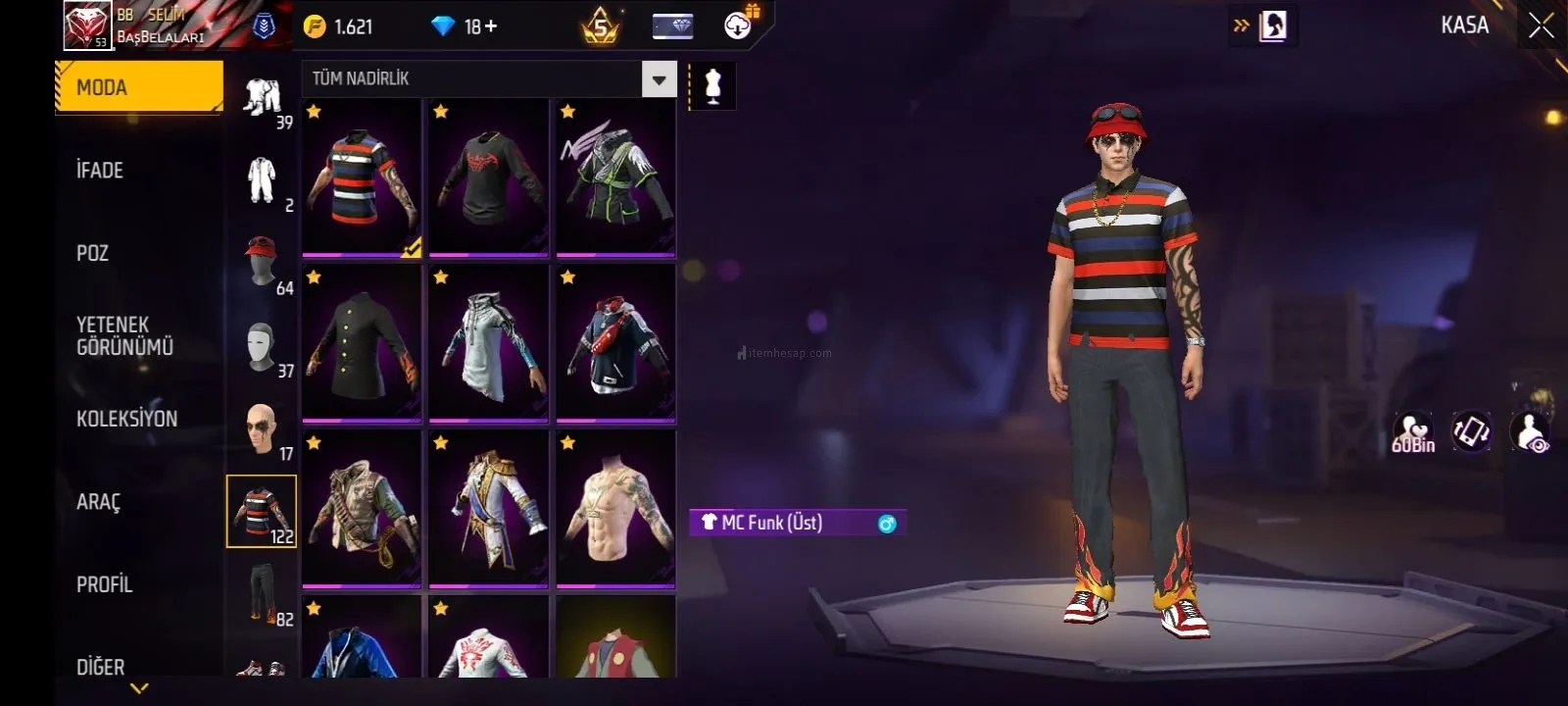This screenshot has height=706, width=1568.
Task: Open YETENEK GÖRÜNÜMÜ section
Action: (x=124, y=335)
